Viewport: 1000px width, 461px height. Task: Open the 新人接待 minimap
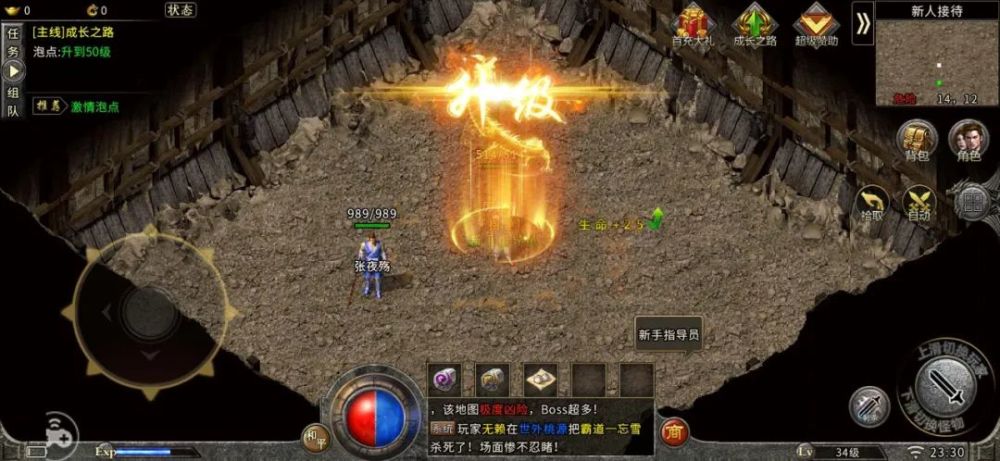pyautogui.click(x=937, y=60)
